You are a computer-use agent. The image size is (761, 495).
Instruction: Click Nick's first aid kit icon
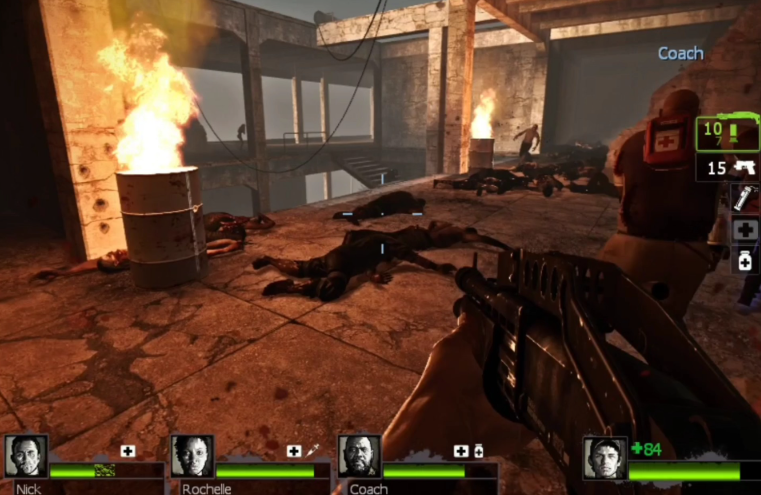pyautogui.click(x=128, y=451)
